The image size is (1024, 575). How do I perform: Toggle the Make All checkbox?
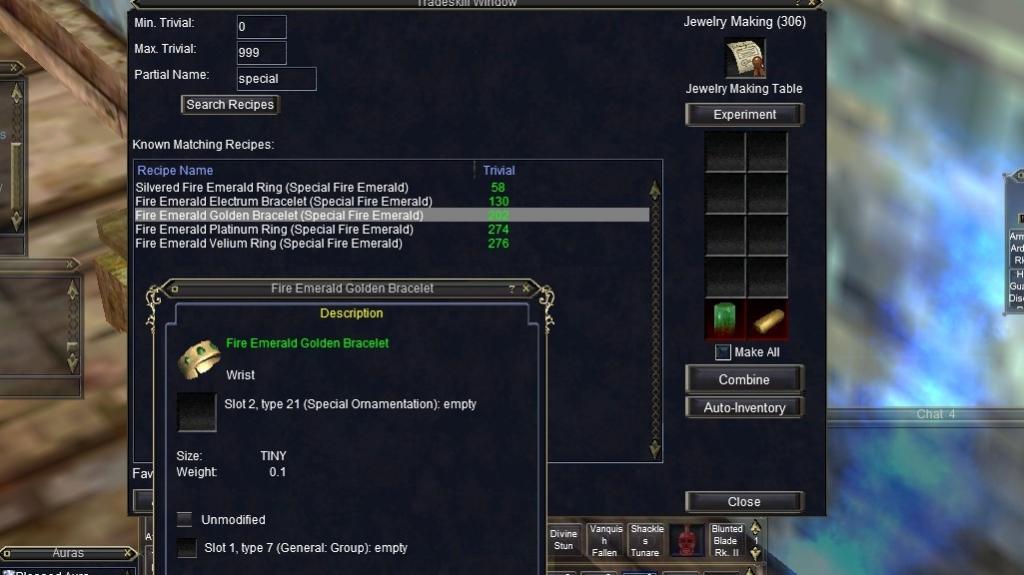(723, 352)
